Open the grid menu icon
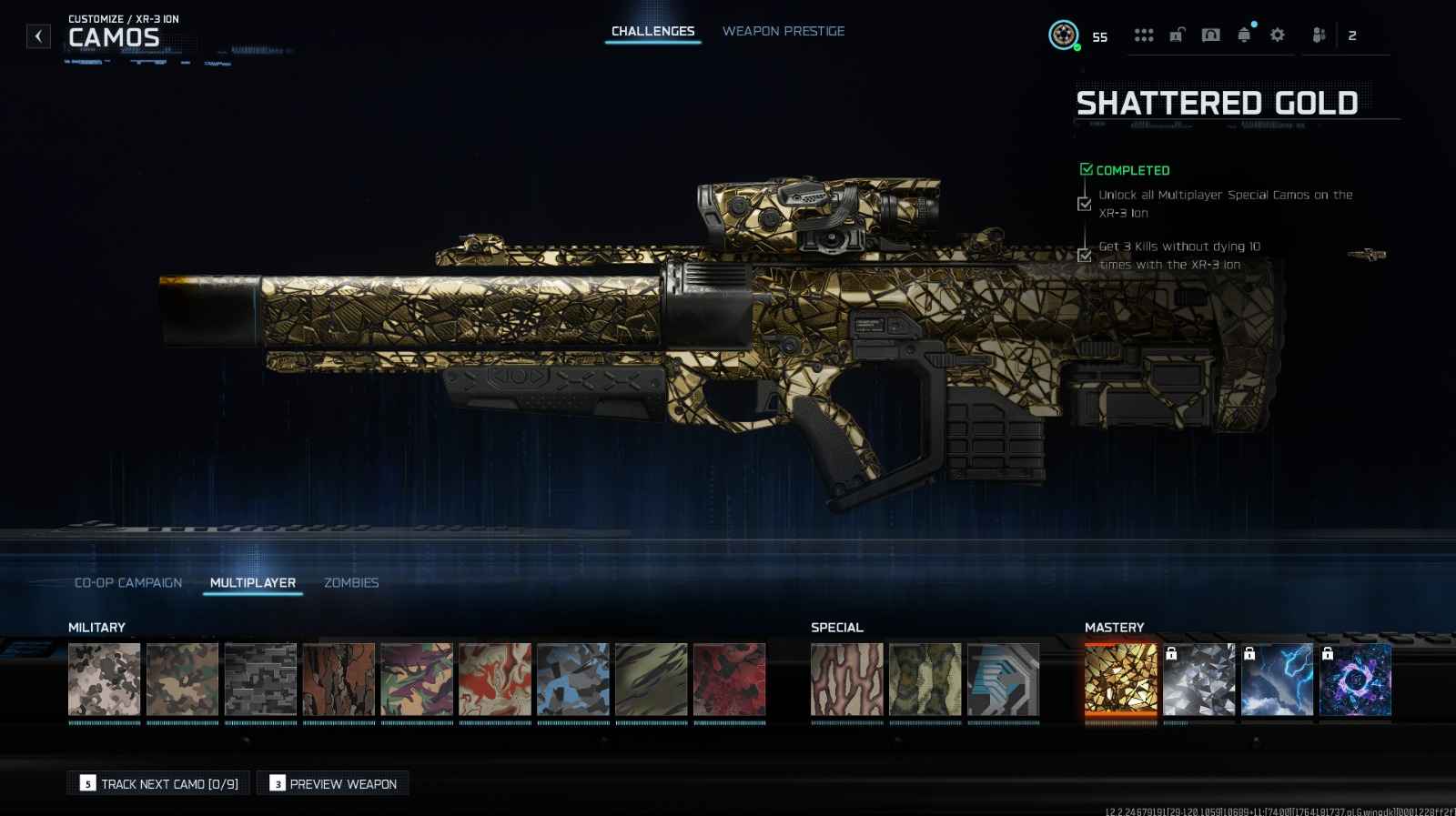Viewport: 1456px width, 816px height. 1144,35
